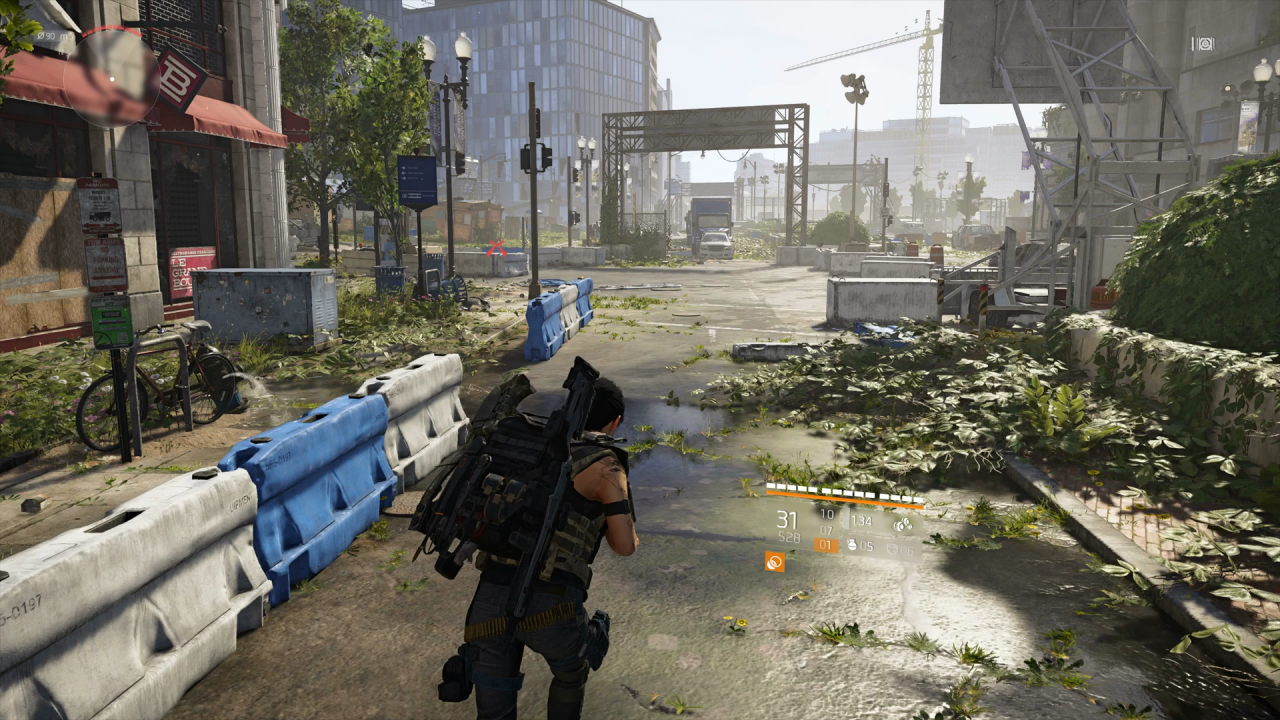Activate the orange skill icon
The width and height of the screenshot is (1280, 720).
click(774, 562)
